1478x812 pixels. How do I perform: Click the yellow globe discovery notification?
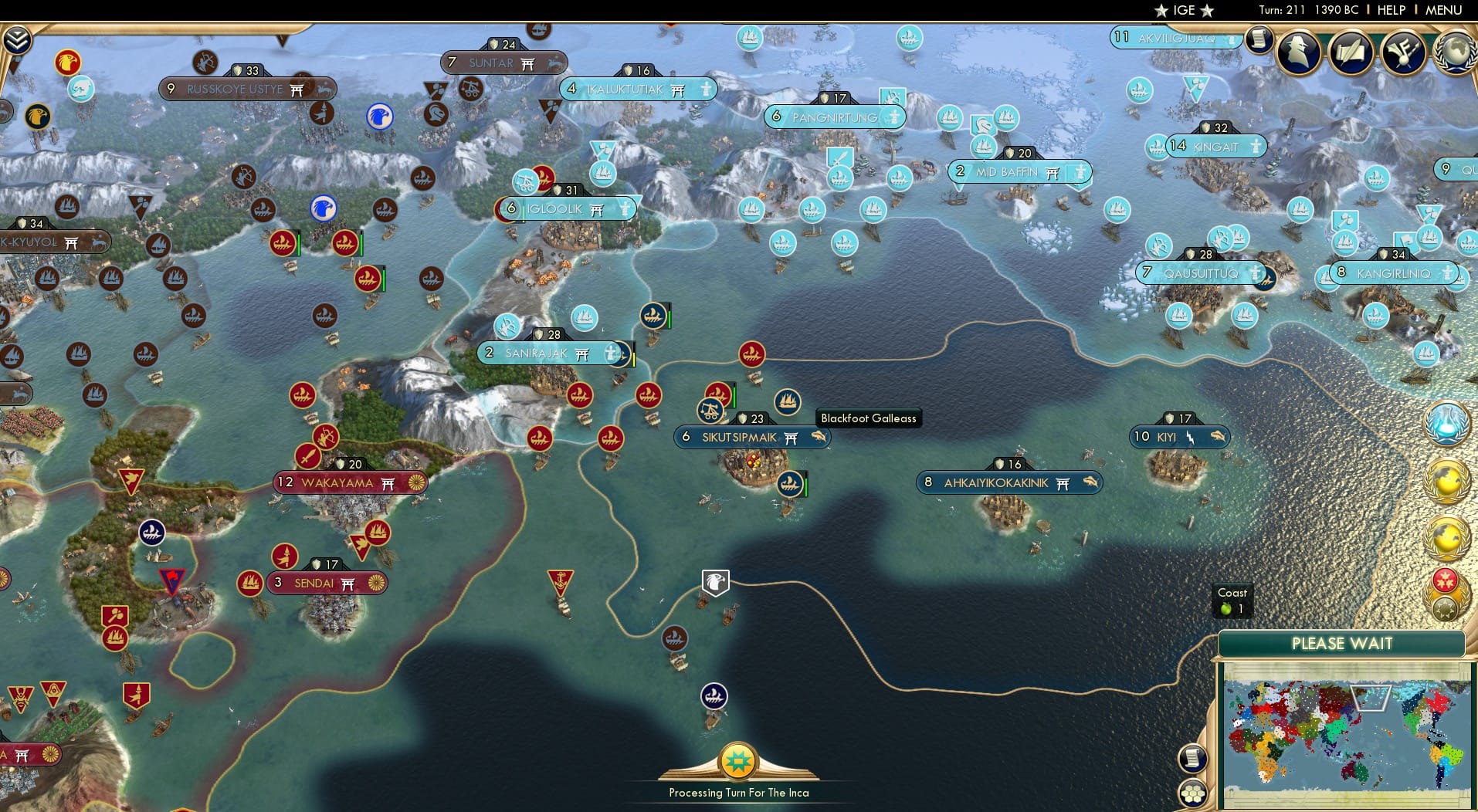pyautogui.click(x=1448, y=480)
